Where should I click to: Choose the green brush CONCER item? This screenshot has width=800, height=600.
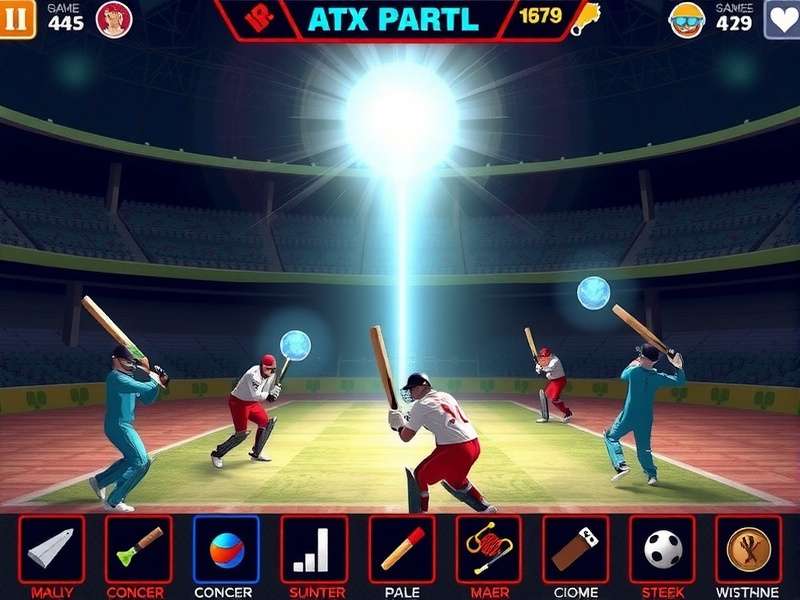138,549
